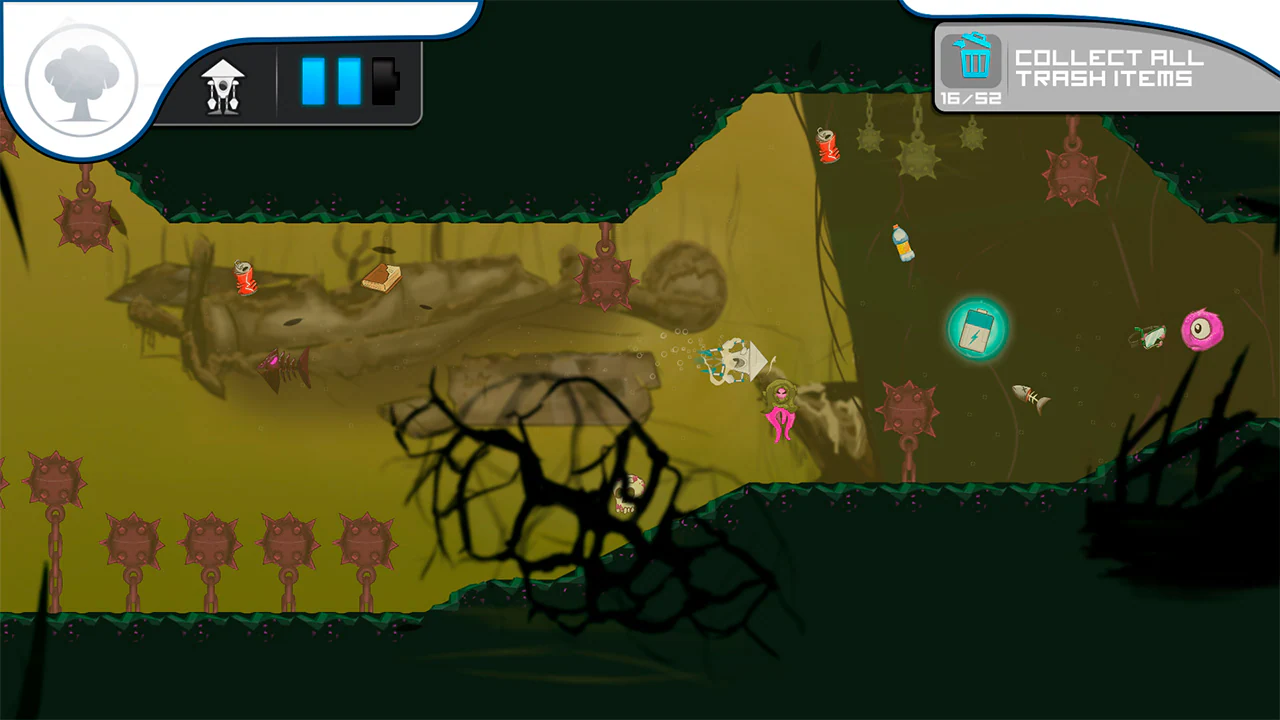The width and height of the screenshot is (1280, 720).
Task: Select the submarine rocket icon in the HUD
Action: 222,86
